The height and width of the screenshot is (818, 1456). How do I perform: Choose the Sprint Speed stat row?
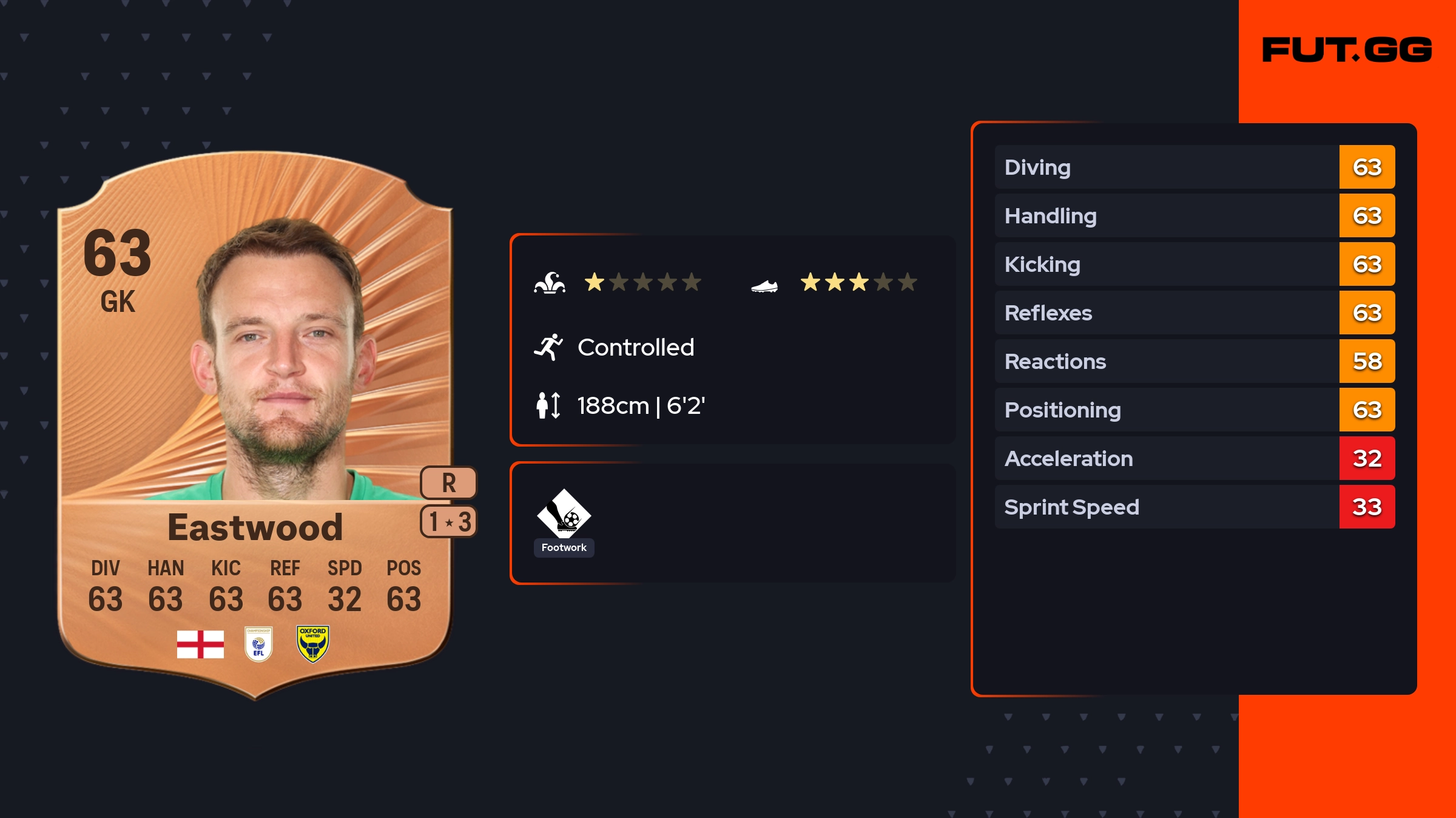tap(1194, 507)
